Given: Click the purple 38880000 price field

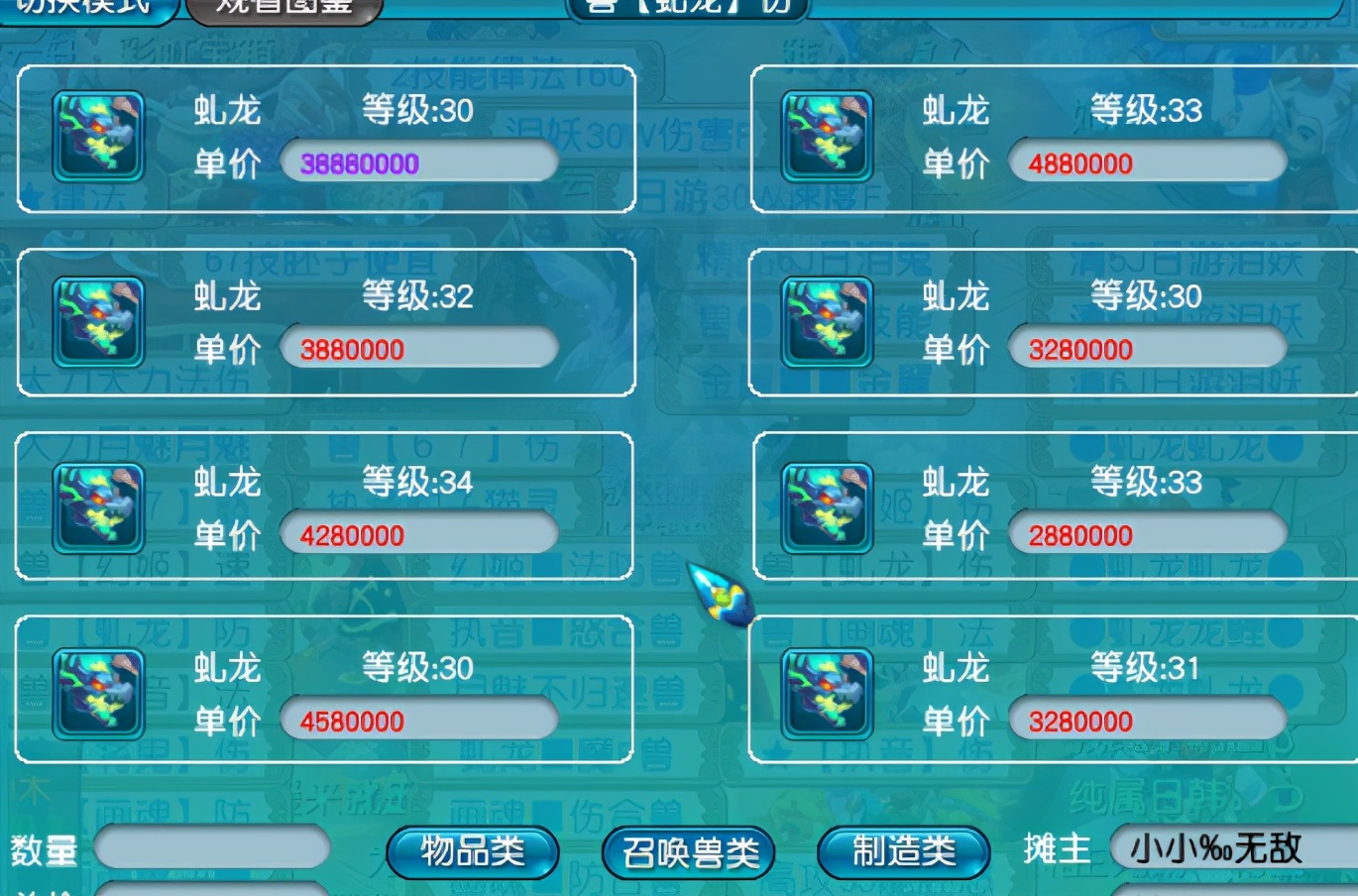Looking at the screenshot, I should [x=416, y=163].
